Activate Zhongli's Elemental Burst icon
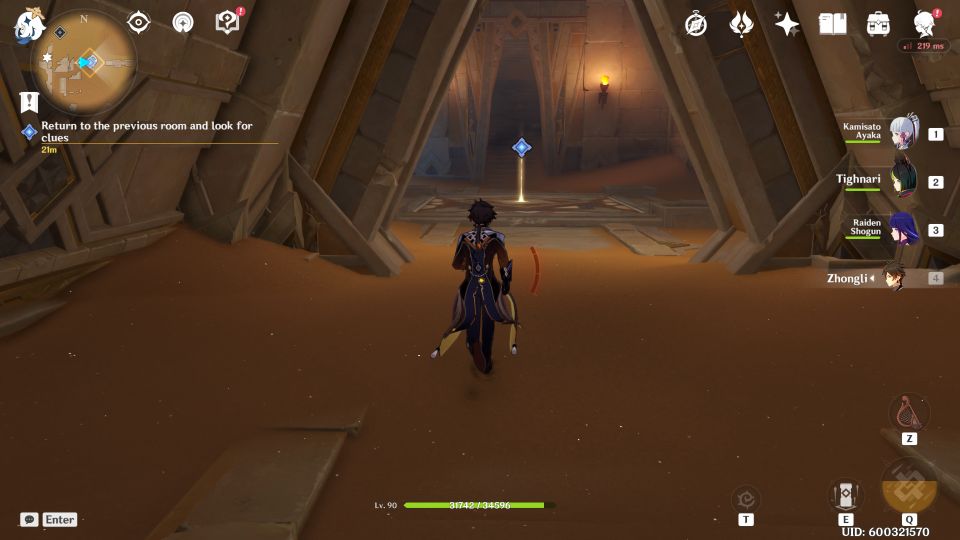This screenshot has width=960, height=540. (x=909, y=490)
